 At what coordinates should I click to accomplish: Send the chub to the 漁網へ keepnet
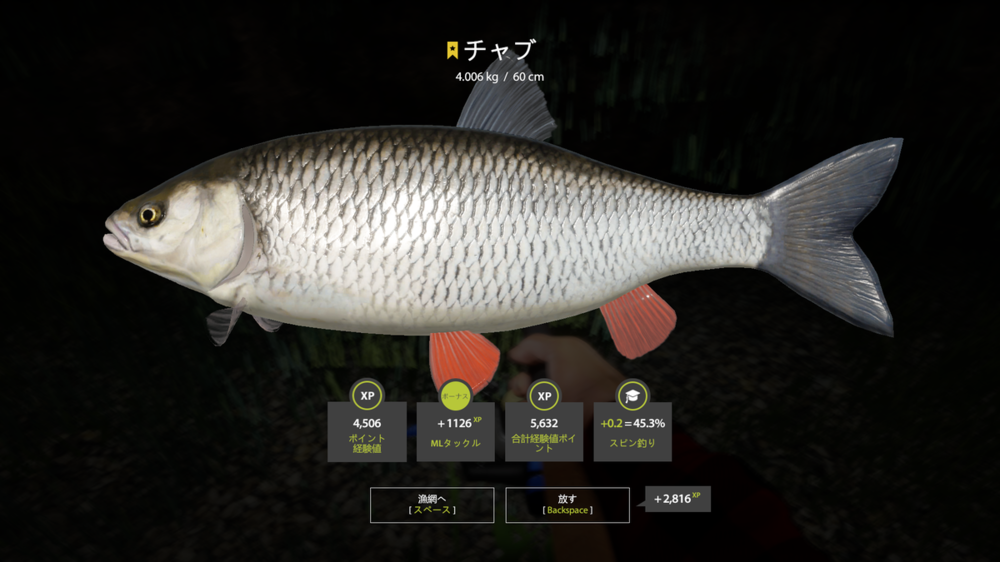(431, 504)
